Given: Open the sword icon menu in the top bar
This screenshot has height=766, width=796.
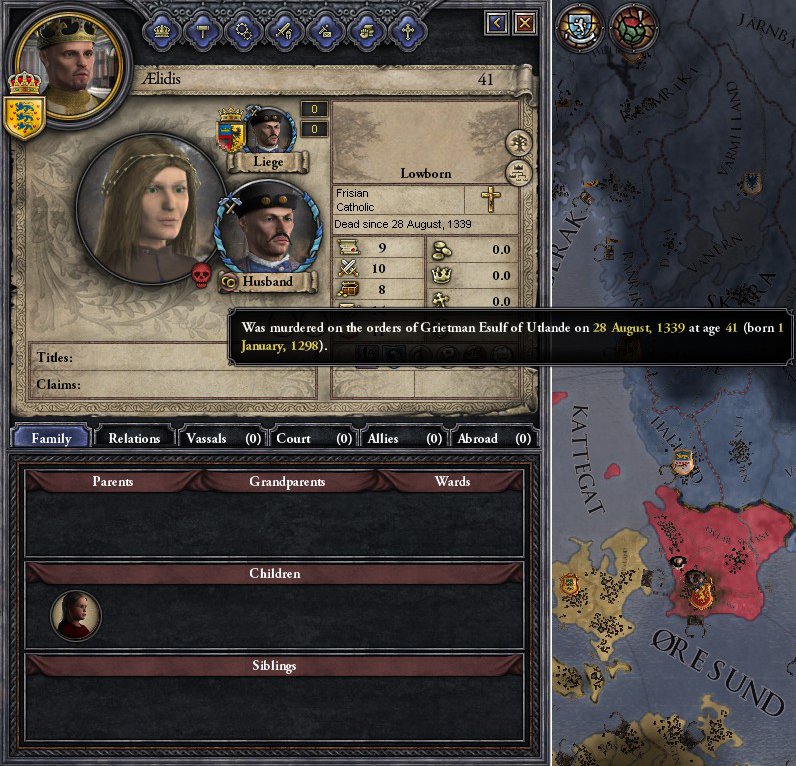Looking at the screenshot, I should (285, 30).
